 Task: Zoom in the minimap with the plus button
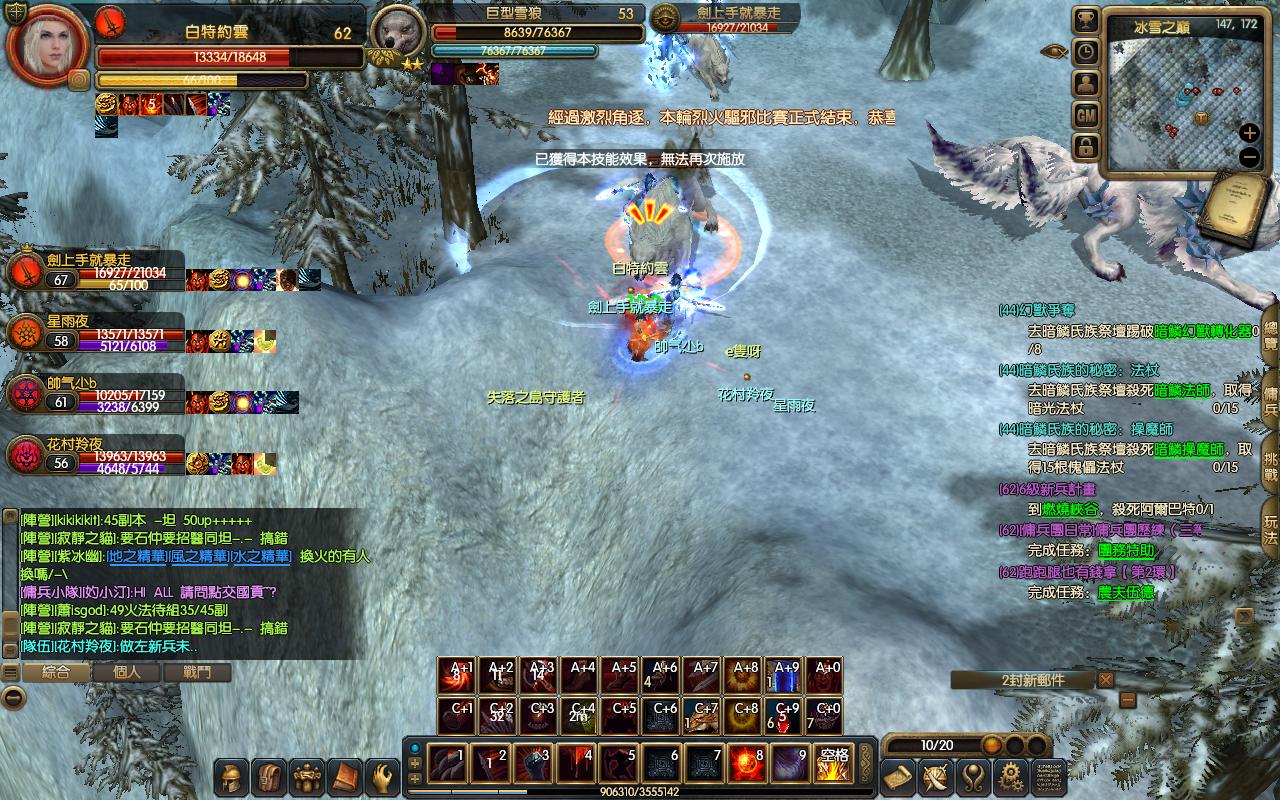pyautogui.click(x=1249, y=133)
